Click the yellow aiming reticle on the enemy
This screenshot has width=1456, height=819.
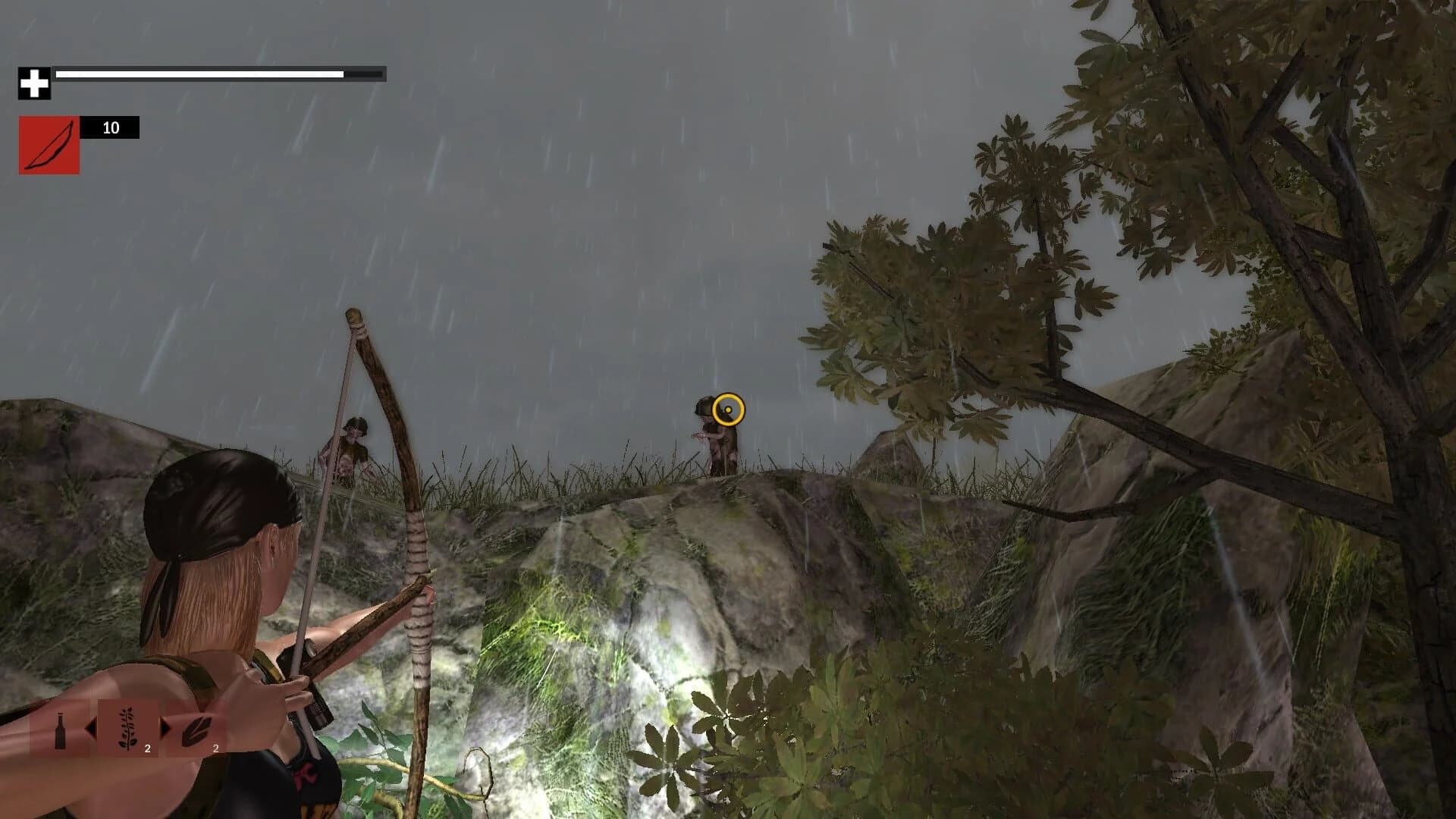click(726, 409)
